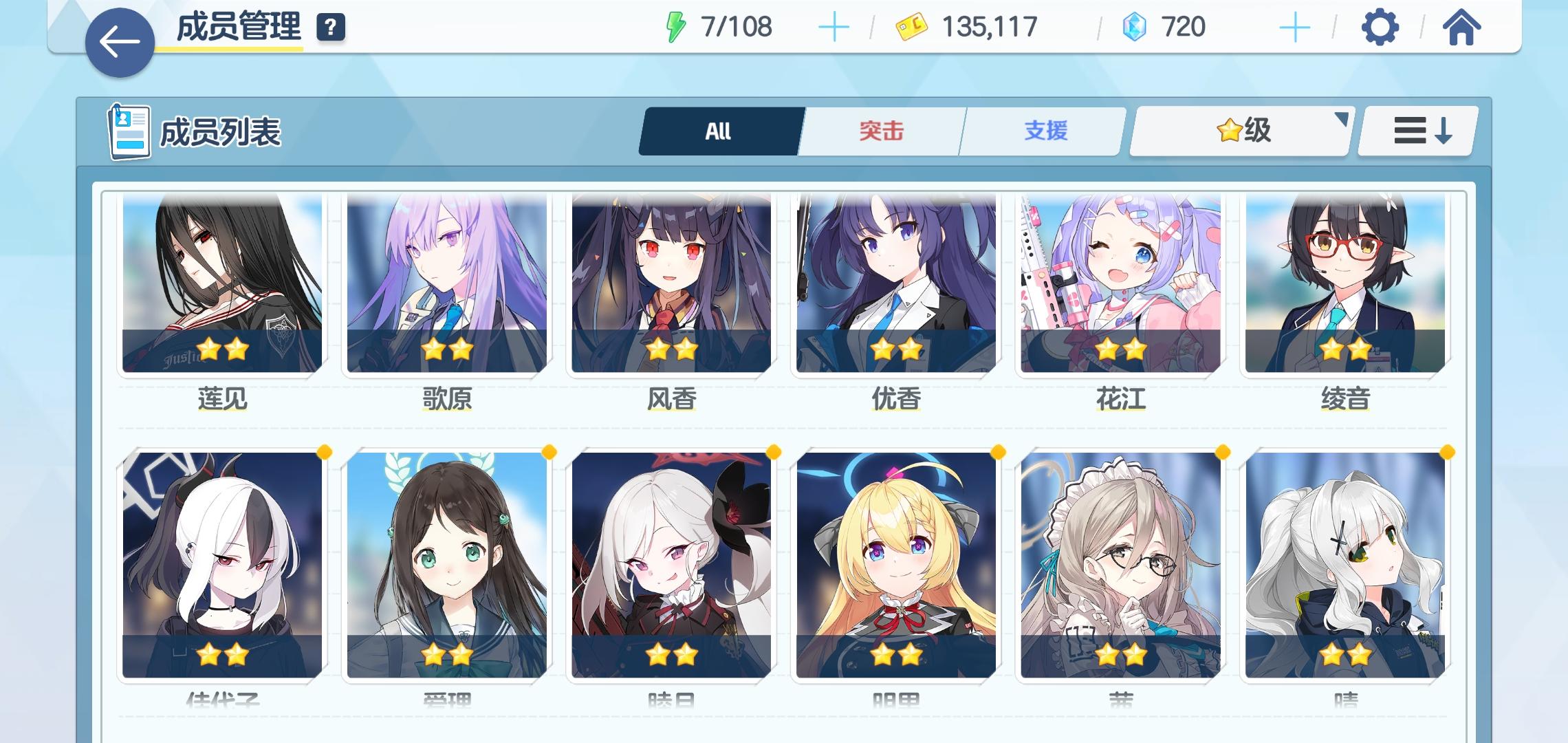
Task: Select the All filter tab
Action: tap(717, 131)
